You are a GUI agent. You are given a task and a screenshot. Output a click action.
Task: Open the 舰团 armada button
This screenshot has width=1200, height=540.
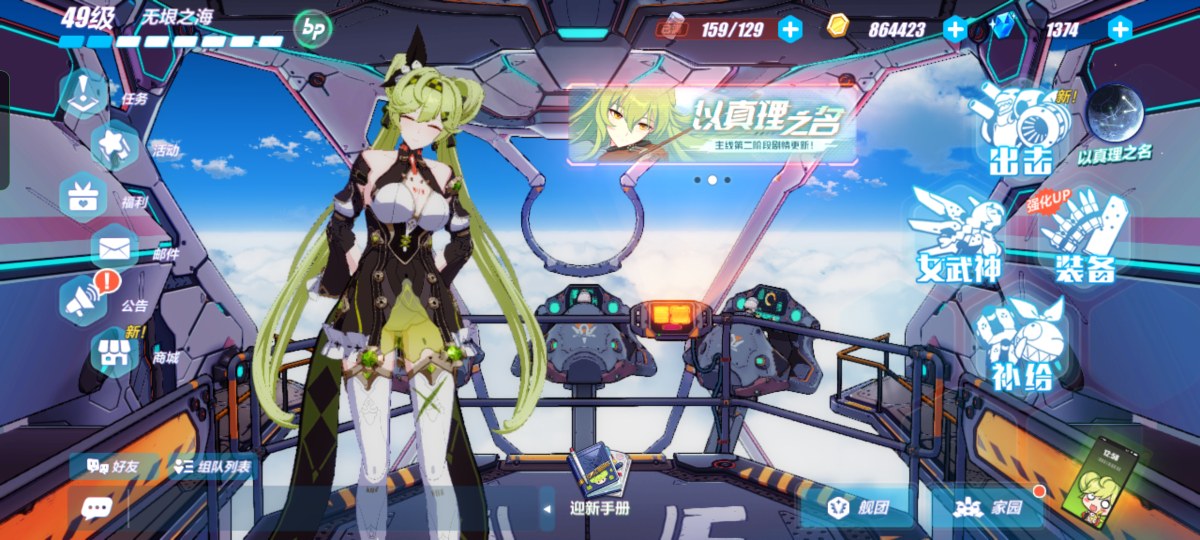858,508
